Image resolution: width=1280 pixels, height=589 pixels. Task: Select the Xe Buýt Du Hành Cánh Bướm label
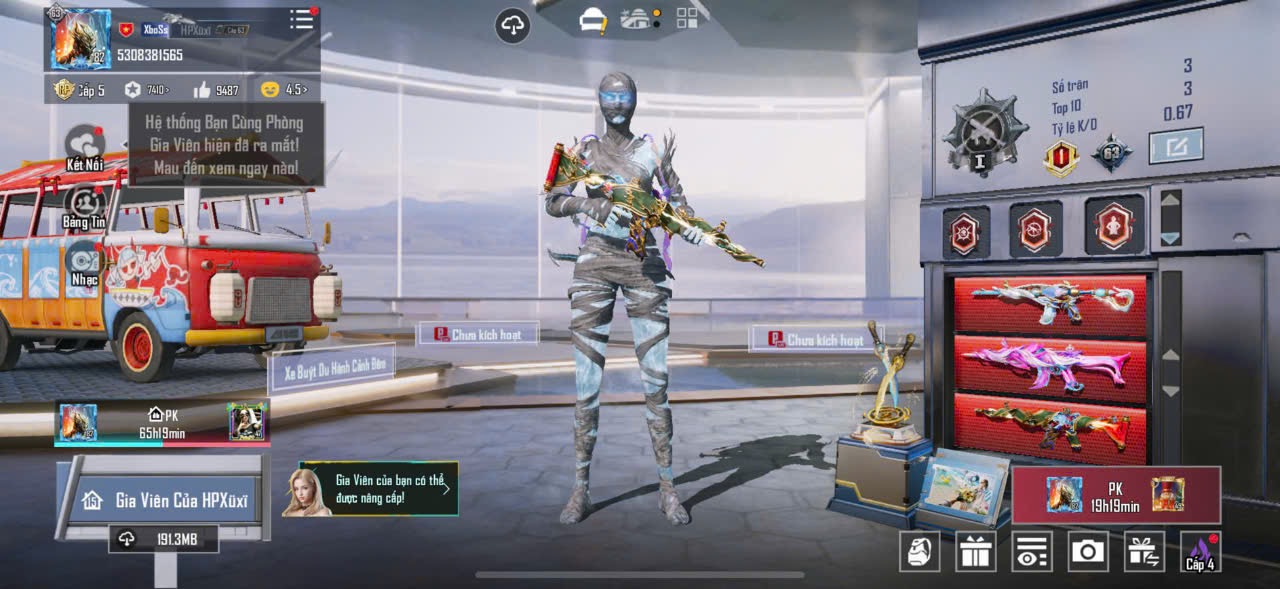pos(333,369)
